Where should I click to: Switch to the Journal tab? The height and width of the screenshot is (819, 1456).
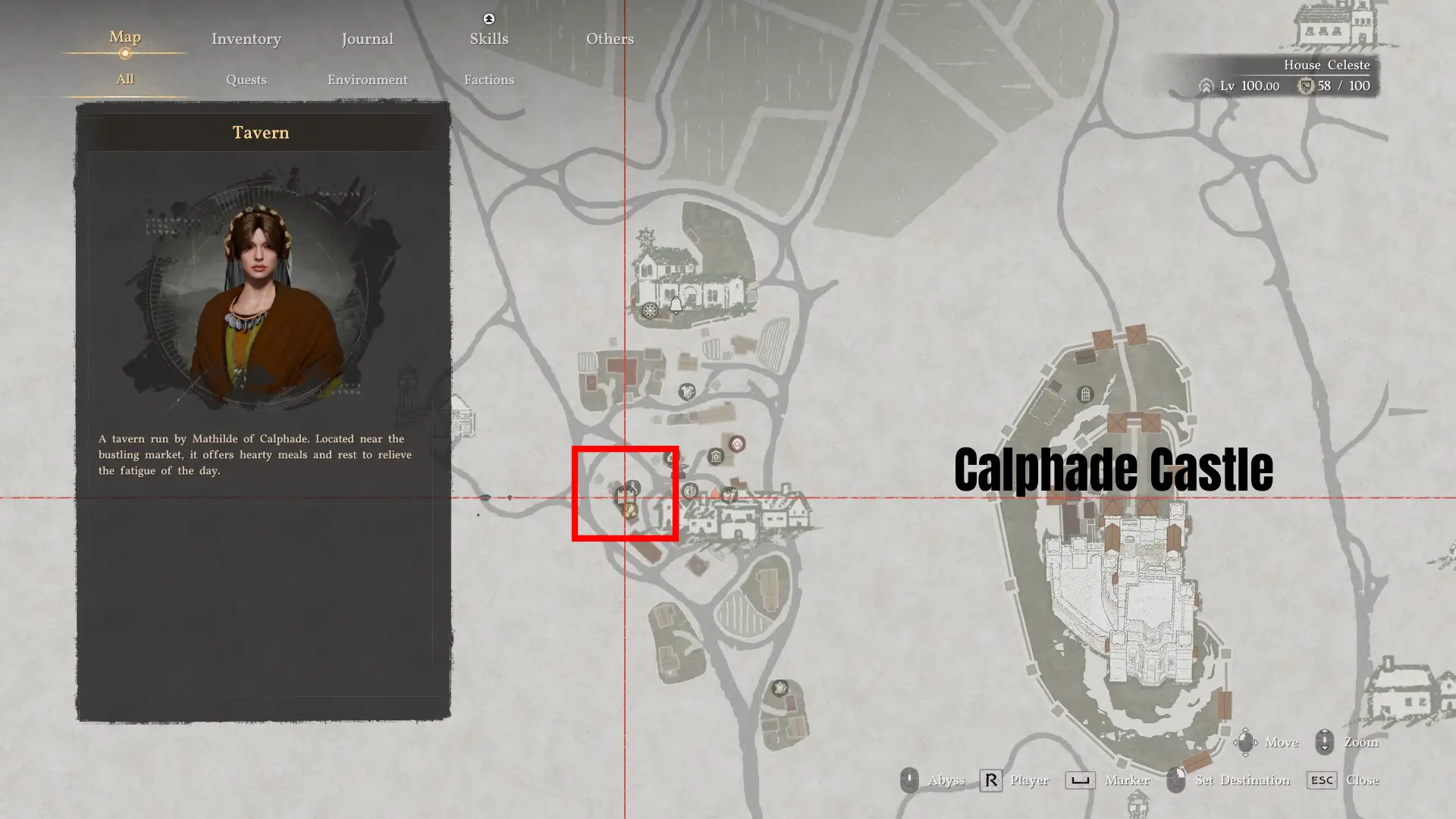[x=367, y=39]
